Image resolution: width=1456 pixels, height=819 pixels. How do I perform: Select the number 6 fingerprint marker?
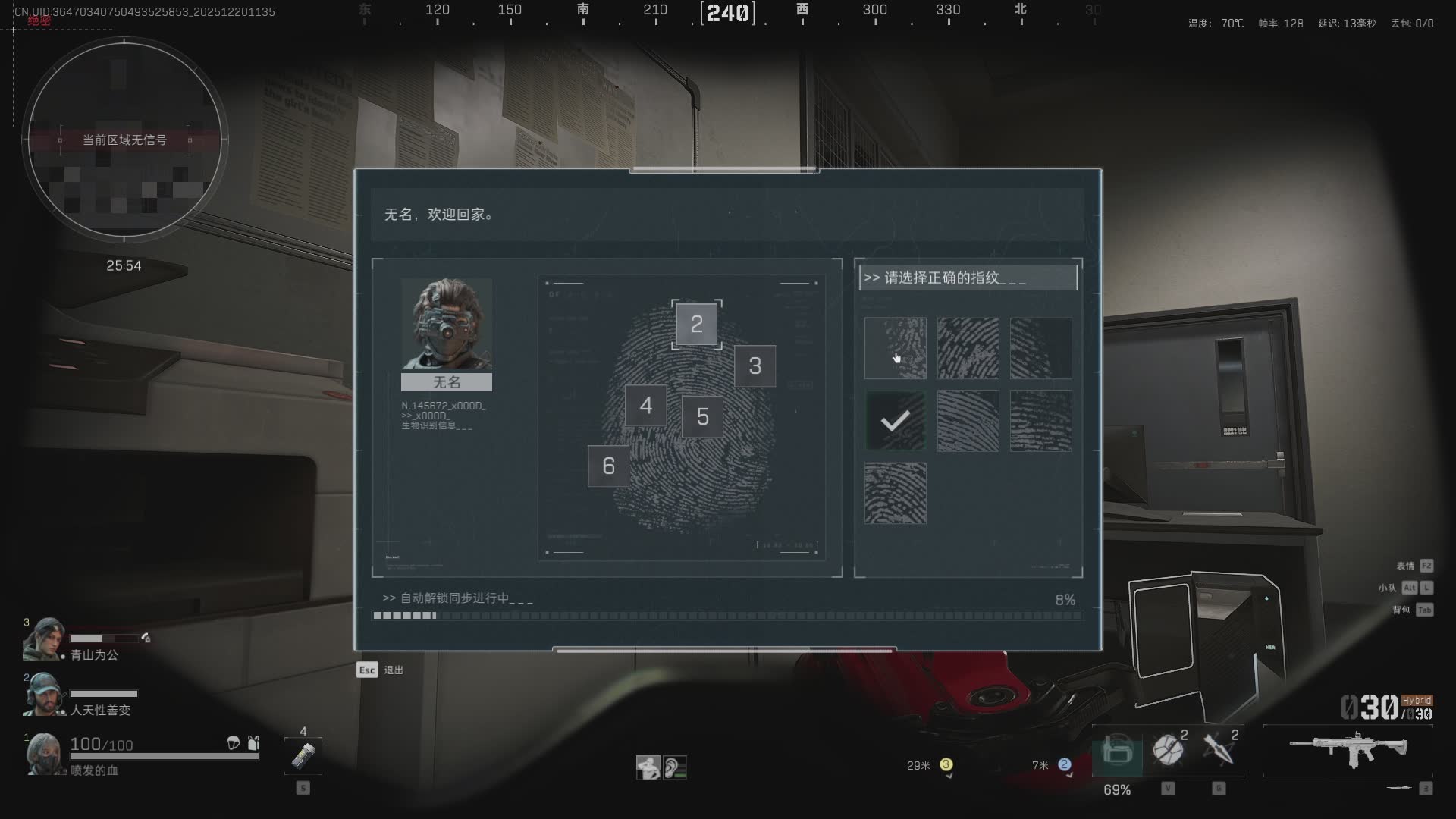tap(608, 466)
